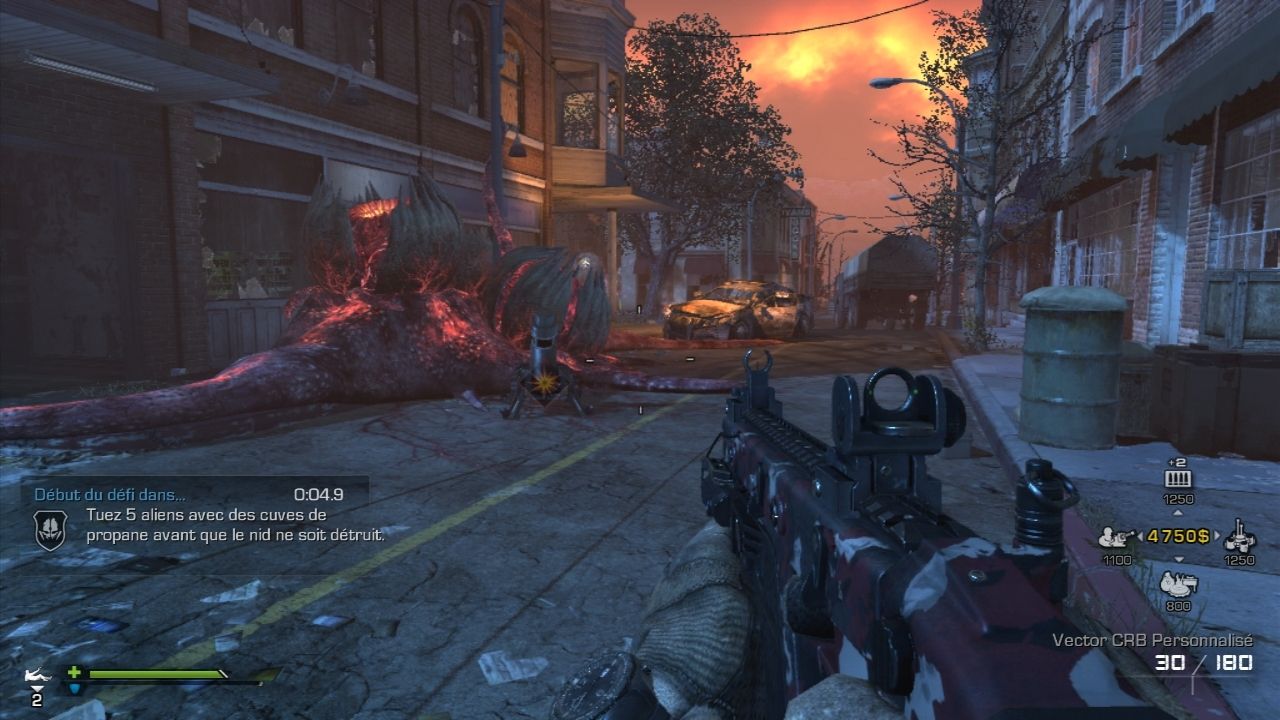The image size is (1280, 720).
Task: Click the blue armor shield badge below the health bar
Action: pyautogui.click(x=75, y=688)
